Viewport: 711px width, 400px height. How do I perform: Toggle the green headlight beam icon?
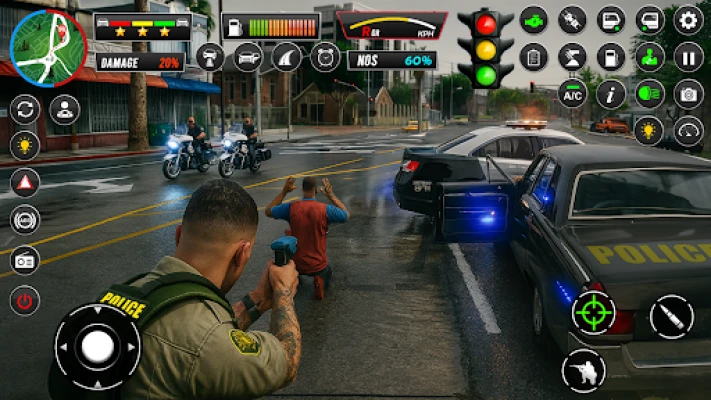[x=650, y=94]
